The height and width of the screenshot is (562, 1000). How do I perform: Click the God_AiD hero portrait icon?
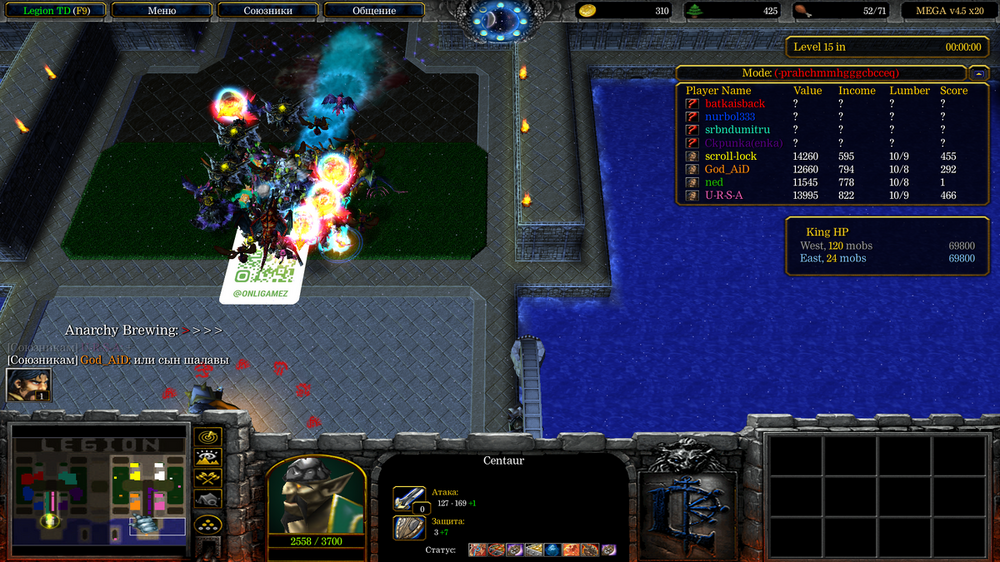coord(29,385)
